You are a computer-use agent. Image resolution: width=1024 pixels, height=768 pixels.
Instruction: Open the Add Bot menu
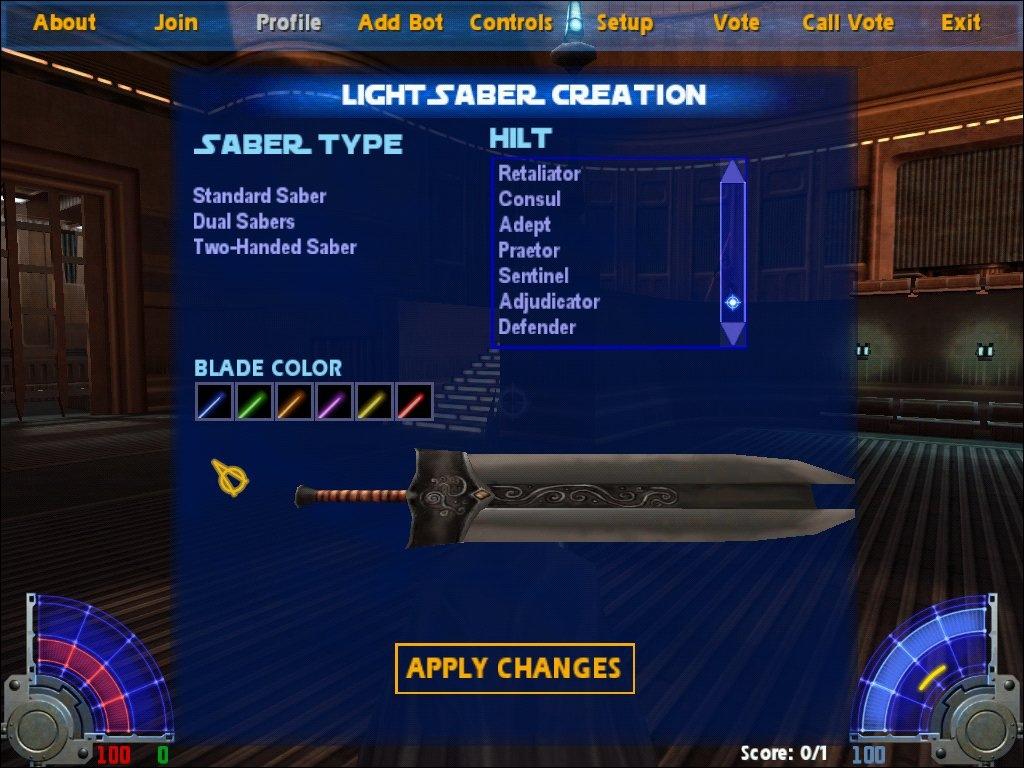(400, 22)
